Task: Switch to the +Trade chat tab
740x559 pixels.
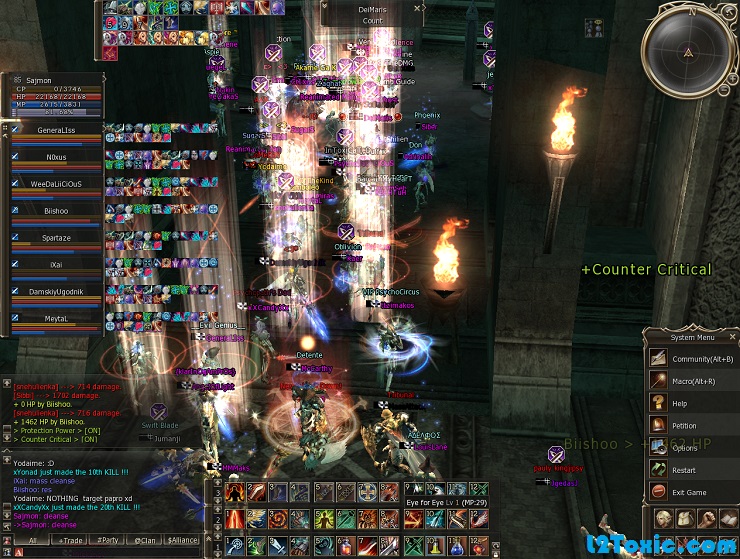Action: pyautogui.click(x=72, y=540)
